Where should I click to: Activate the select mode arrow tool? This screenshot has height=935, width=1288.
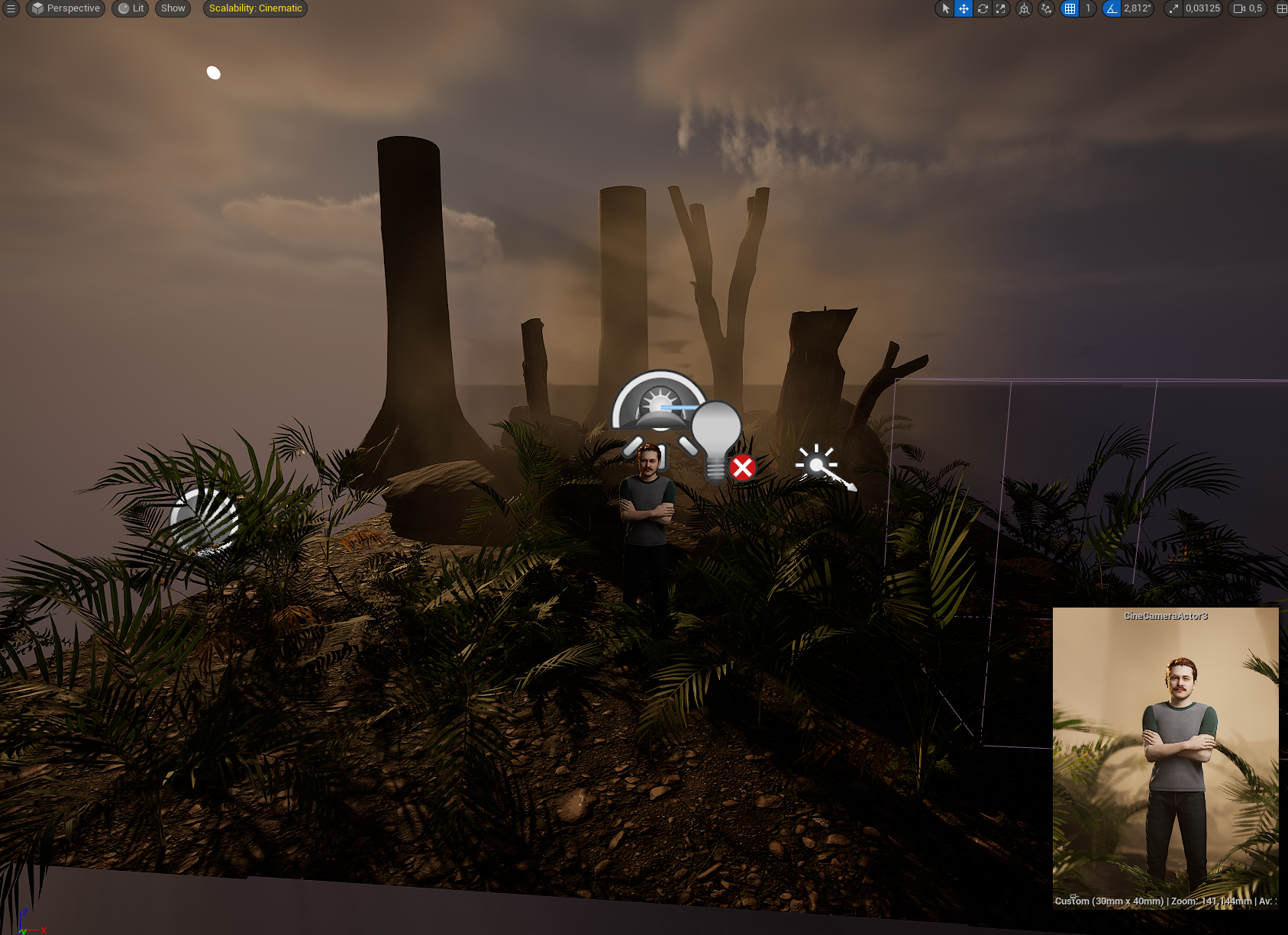[945, 8]
